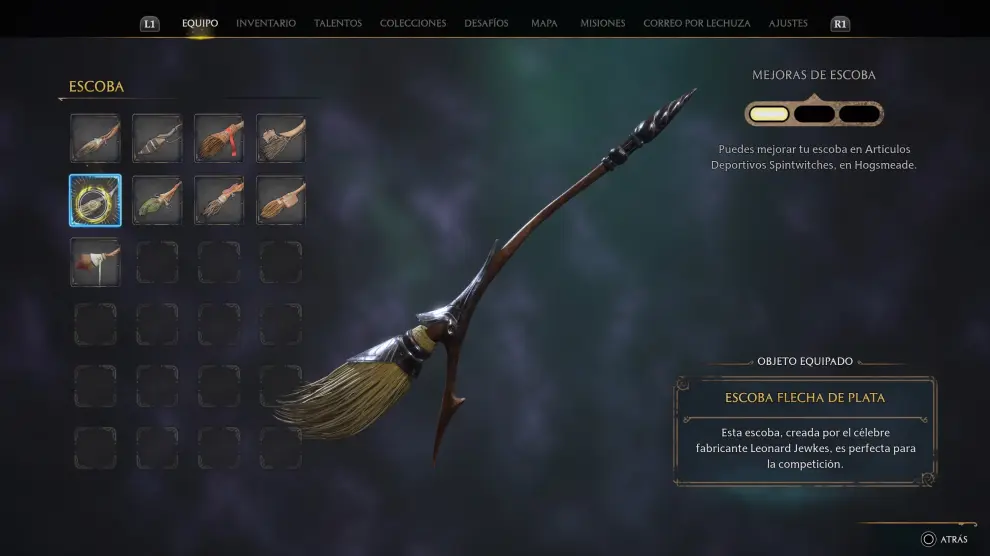The image size is (990, 556).
Task: Open the Talentos tab
Action: tap(338, 23)
